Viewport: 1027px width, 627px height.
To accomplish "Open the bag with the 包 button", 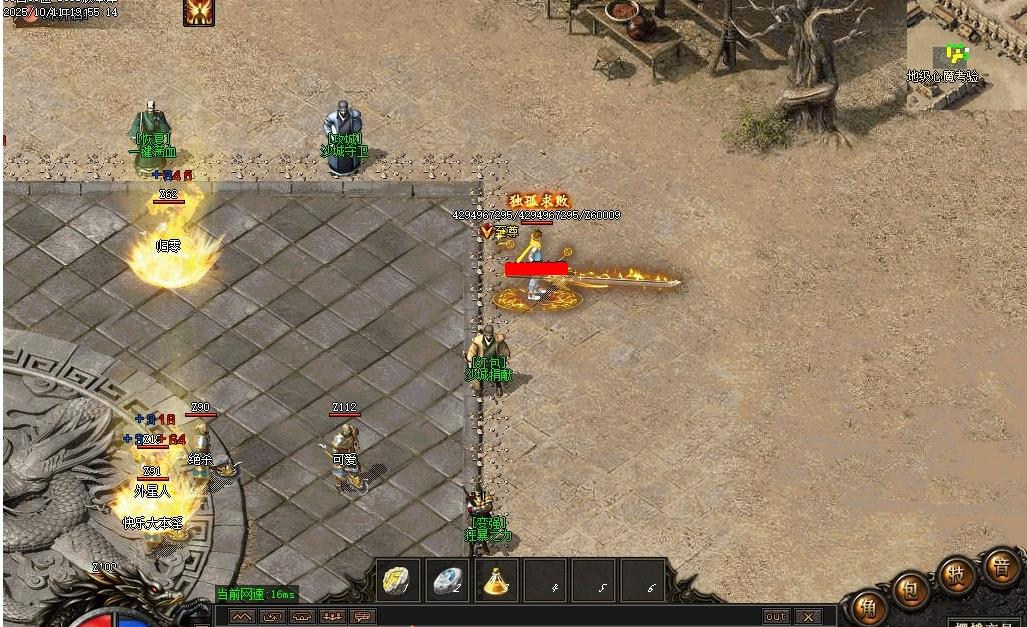I will [x=911, y=590].
